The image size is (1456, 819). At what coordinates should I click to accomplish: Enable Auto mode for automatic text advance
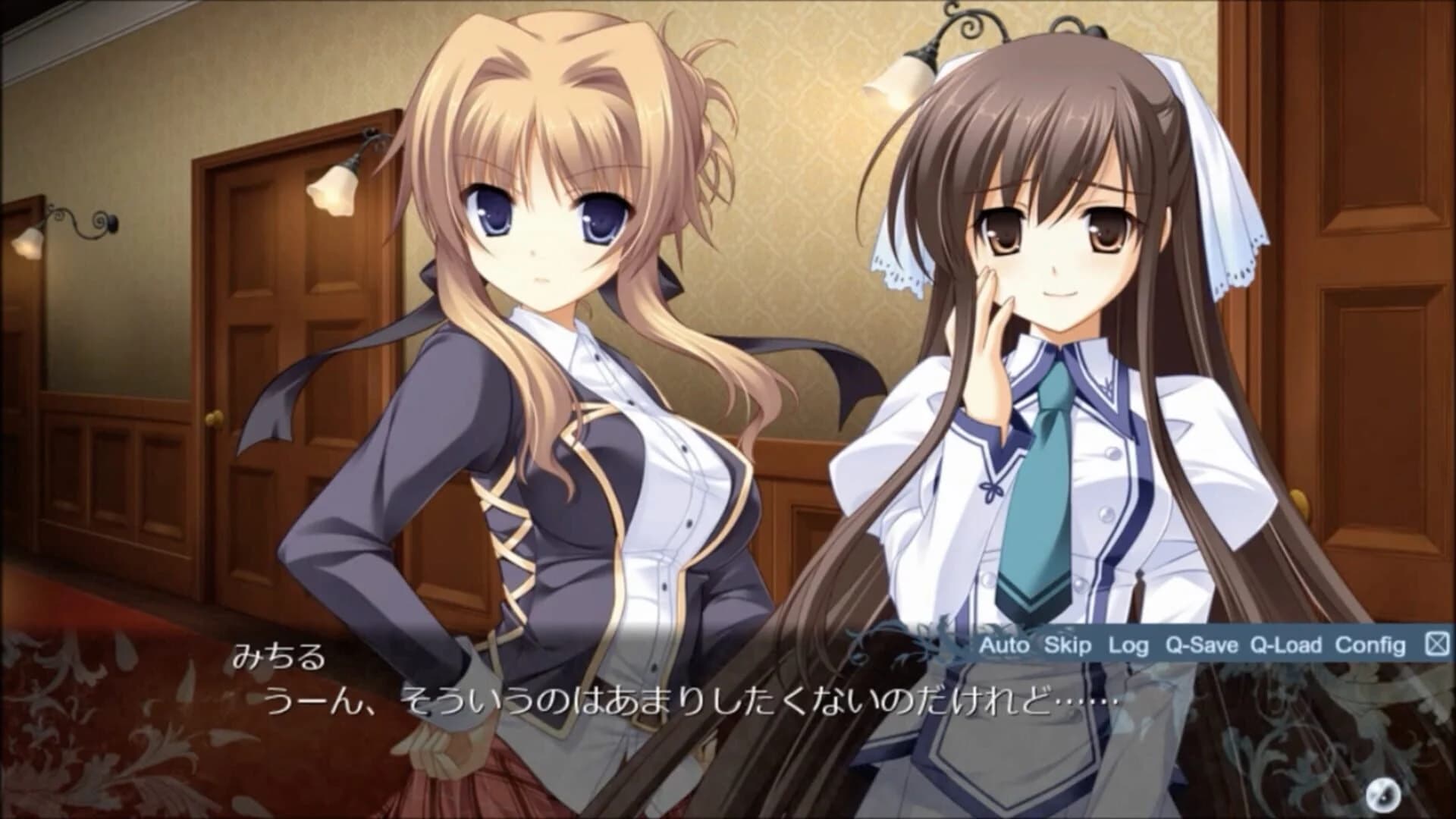(1004, 645)
